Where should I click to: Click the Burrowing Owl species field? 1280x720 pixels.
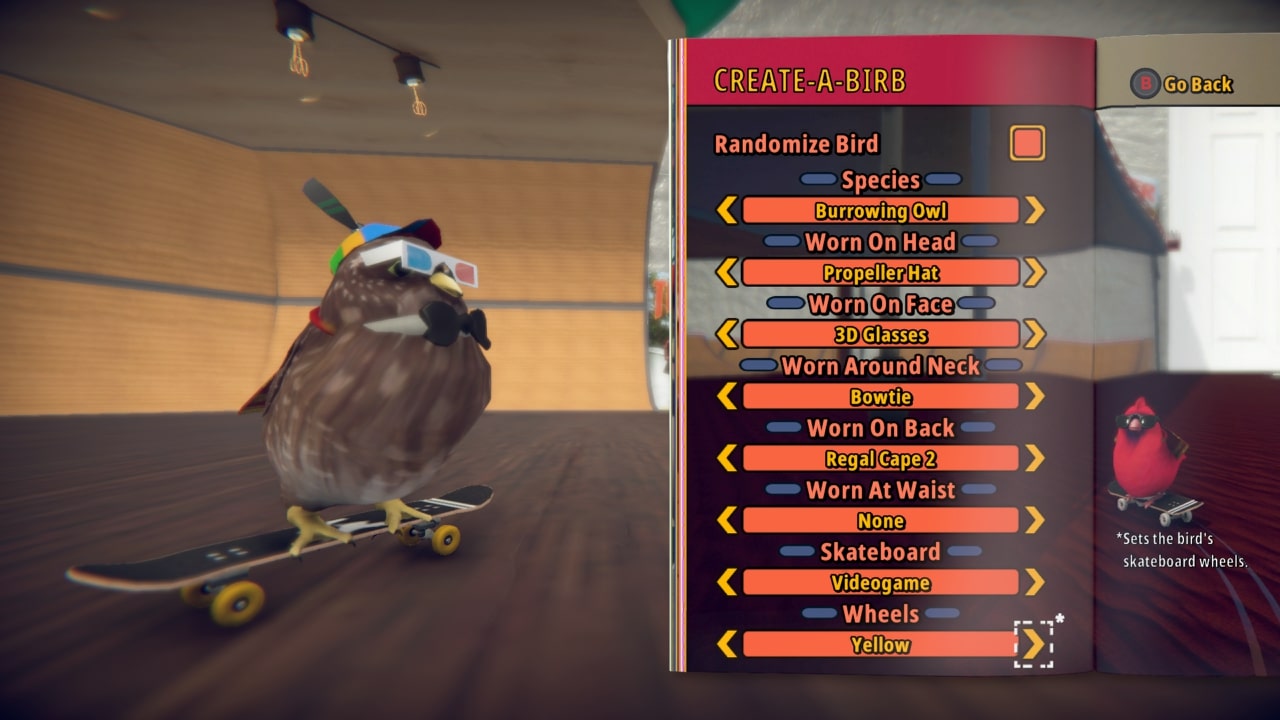(x=880, y=210)
